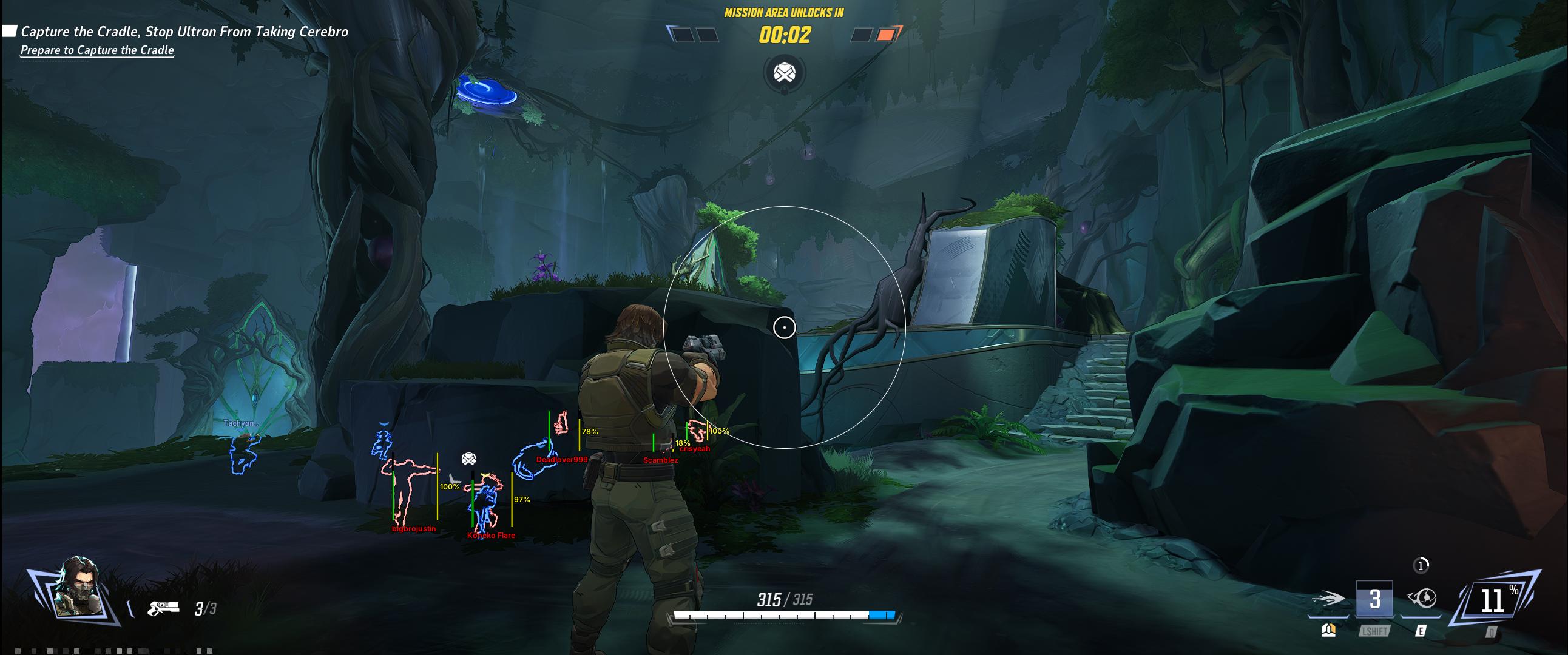Click the team-up ability icon with orange shield

pos(1329,631)
